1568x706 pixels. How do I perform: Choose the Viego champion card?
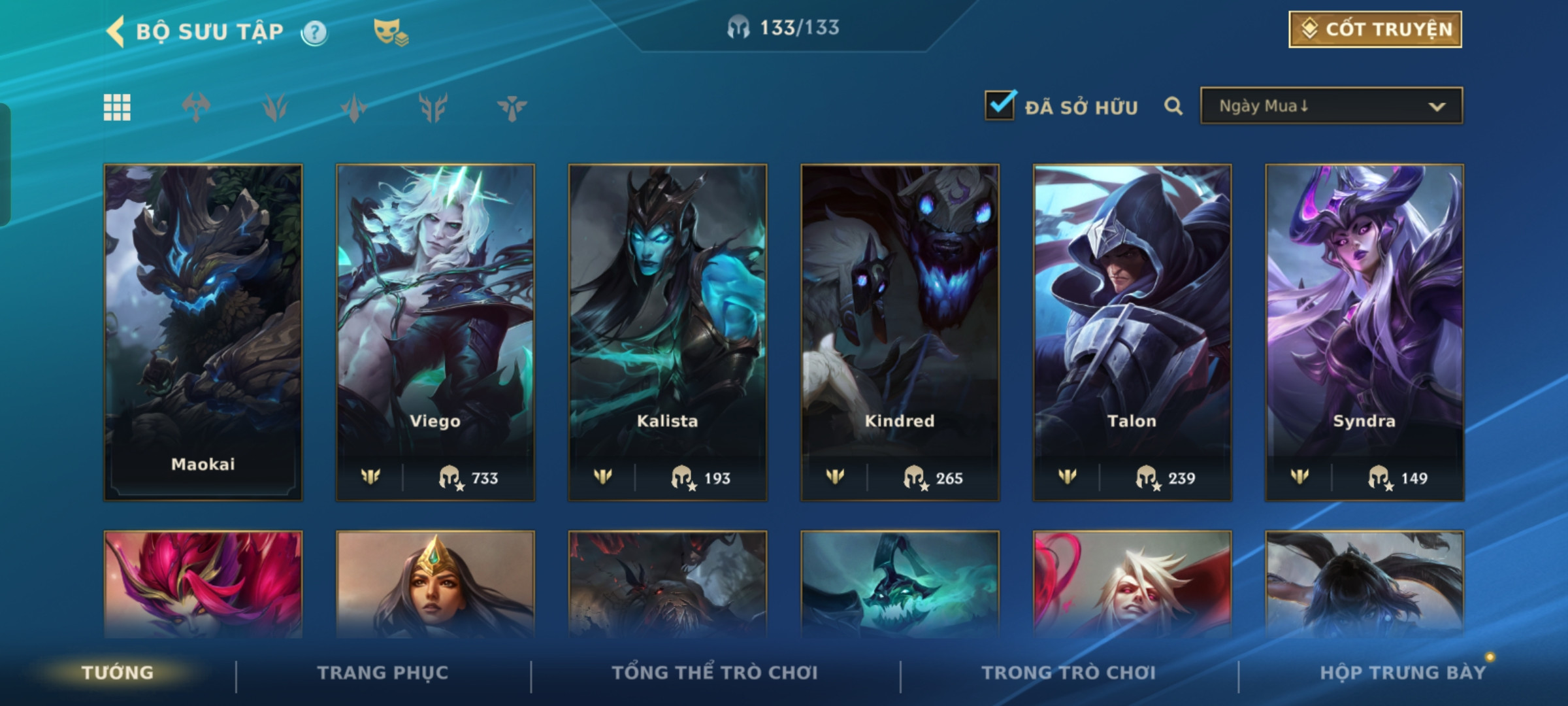coord(435,332)
